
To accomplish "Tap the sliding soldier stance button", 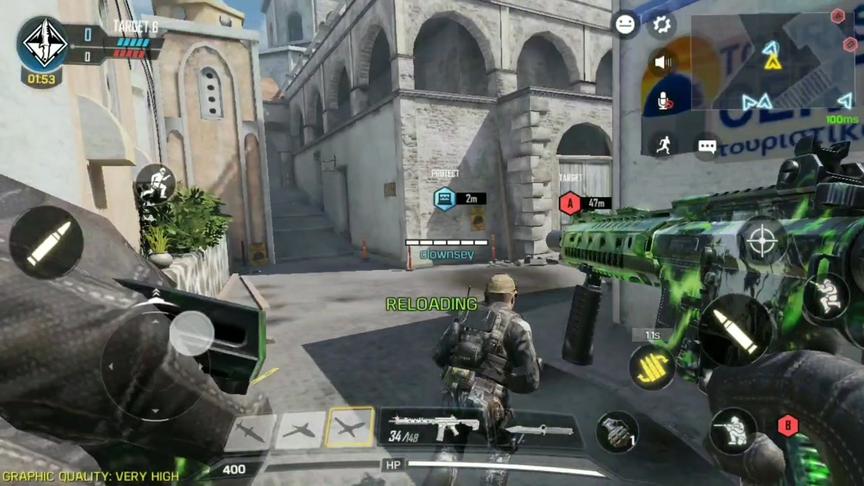I will coord(826,297).
